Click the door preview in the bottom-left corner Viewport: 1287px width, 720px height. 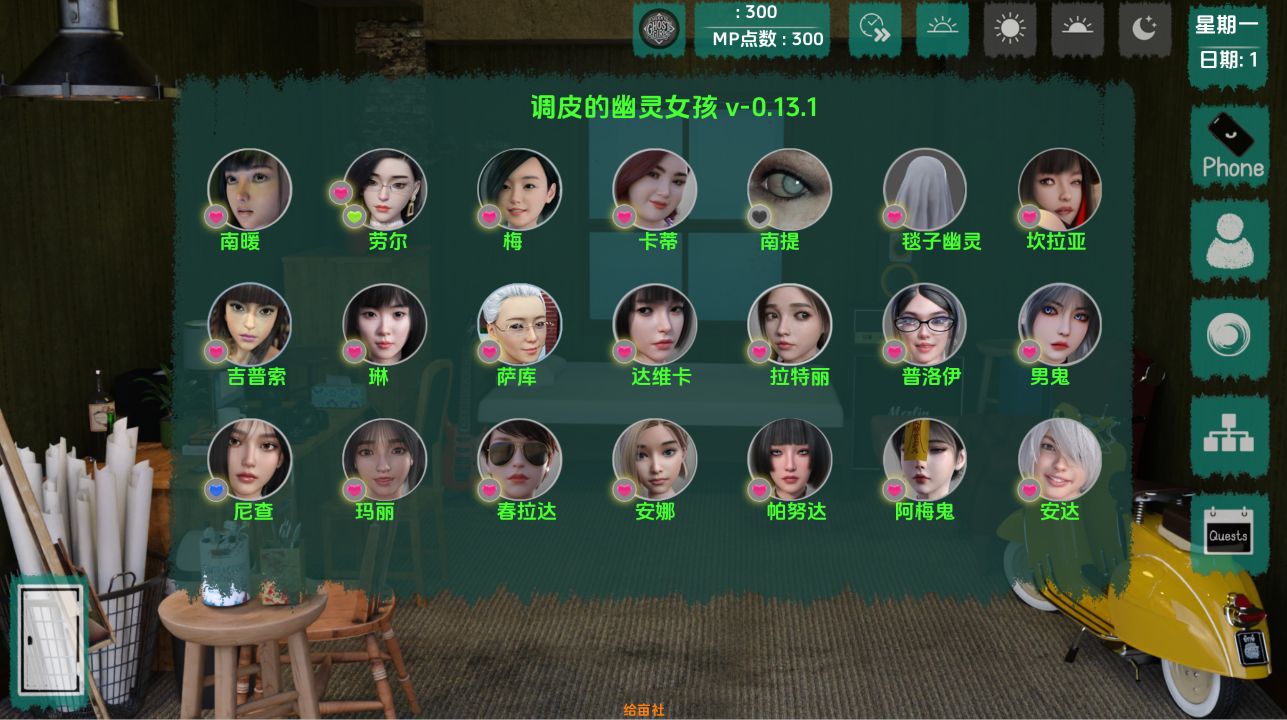click(51, 637)
